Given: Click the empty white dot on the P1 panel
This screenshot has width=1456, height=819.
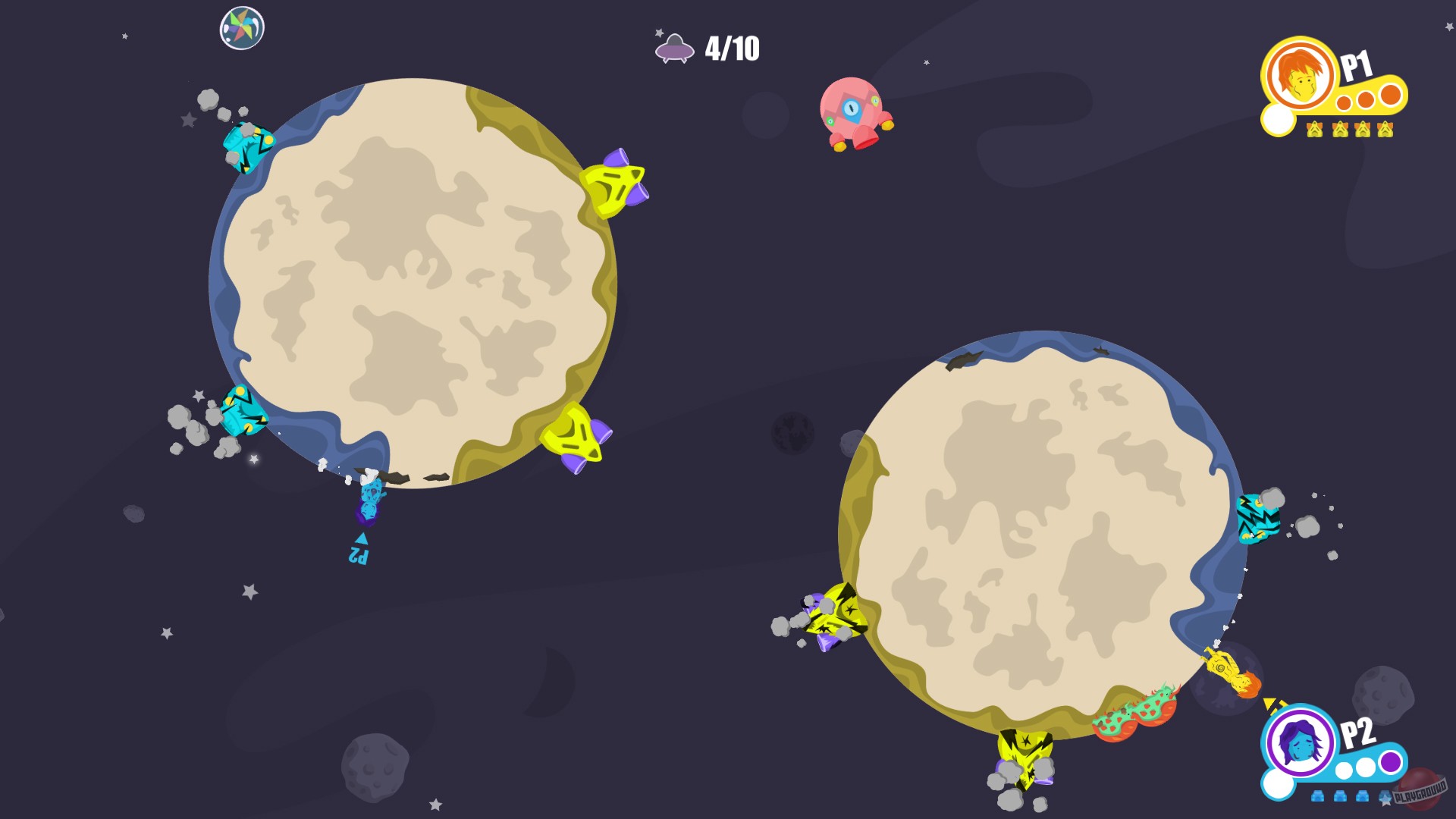Looking at the screenshot, I should coord(1278,120).
